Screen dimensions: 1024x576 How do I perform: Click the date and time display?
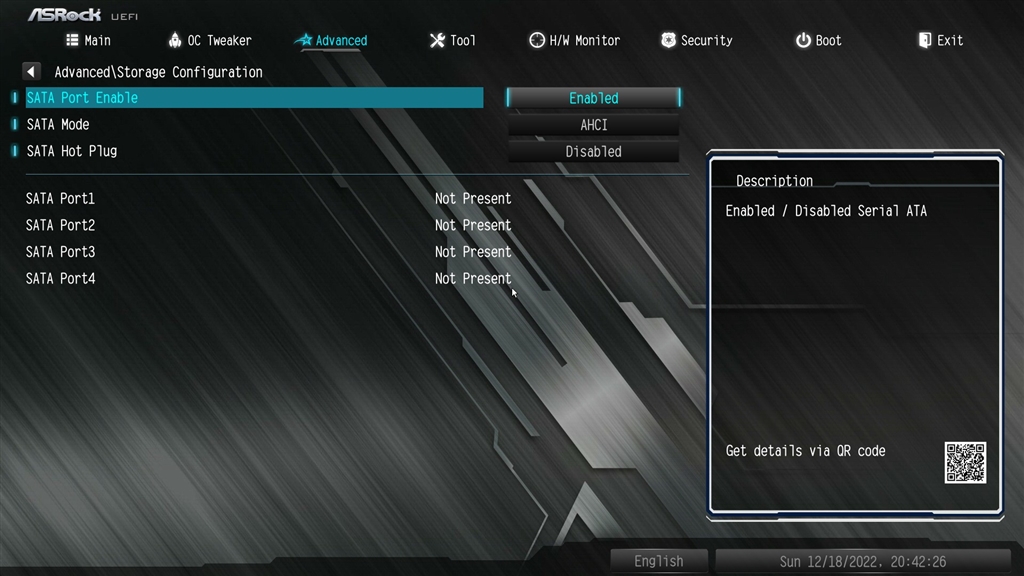pos(862,561)
